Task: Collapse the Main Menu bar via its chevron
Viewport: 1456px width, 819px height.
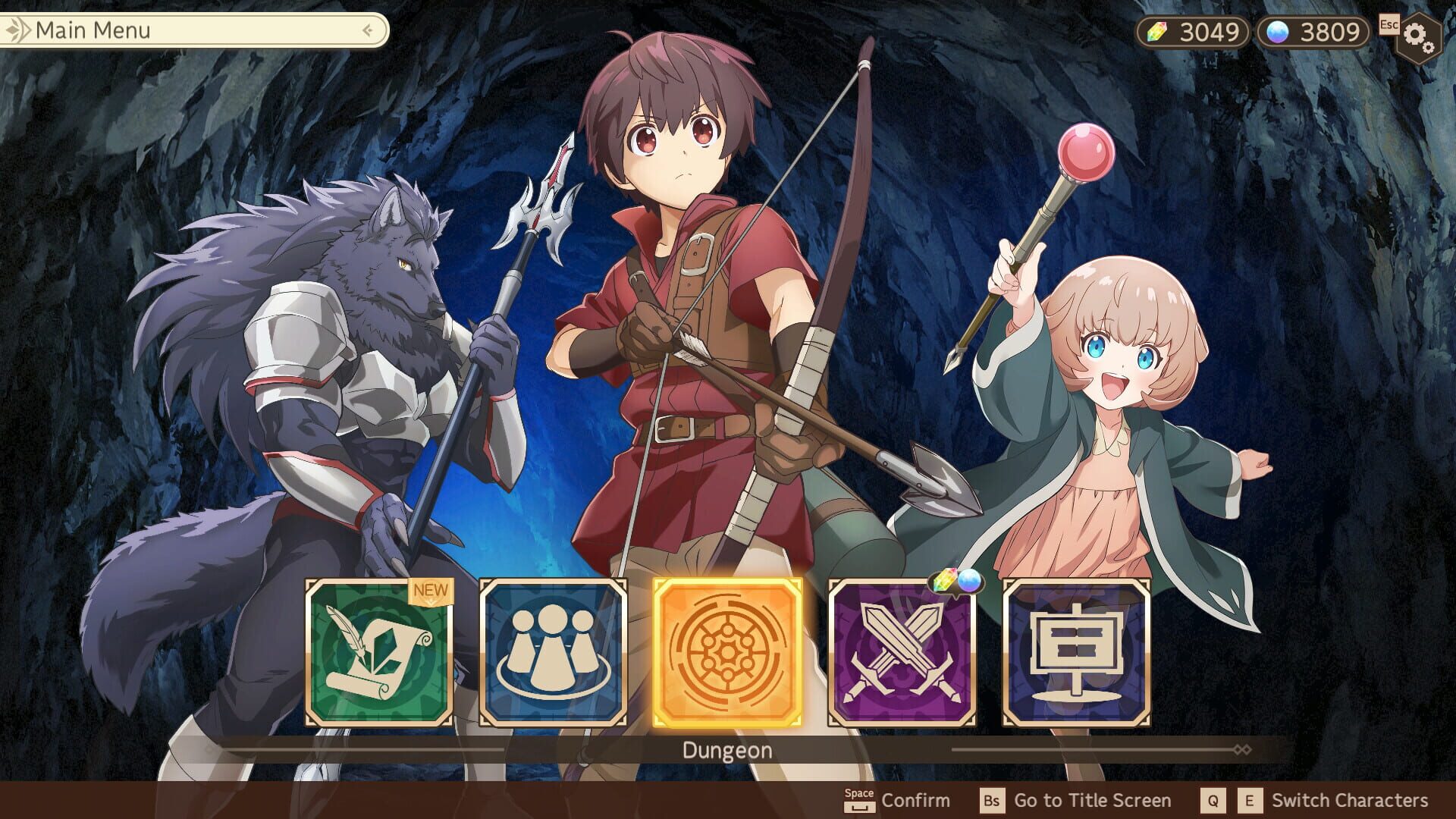Action: tap(367, 31)
